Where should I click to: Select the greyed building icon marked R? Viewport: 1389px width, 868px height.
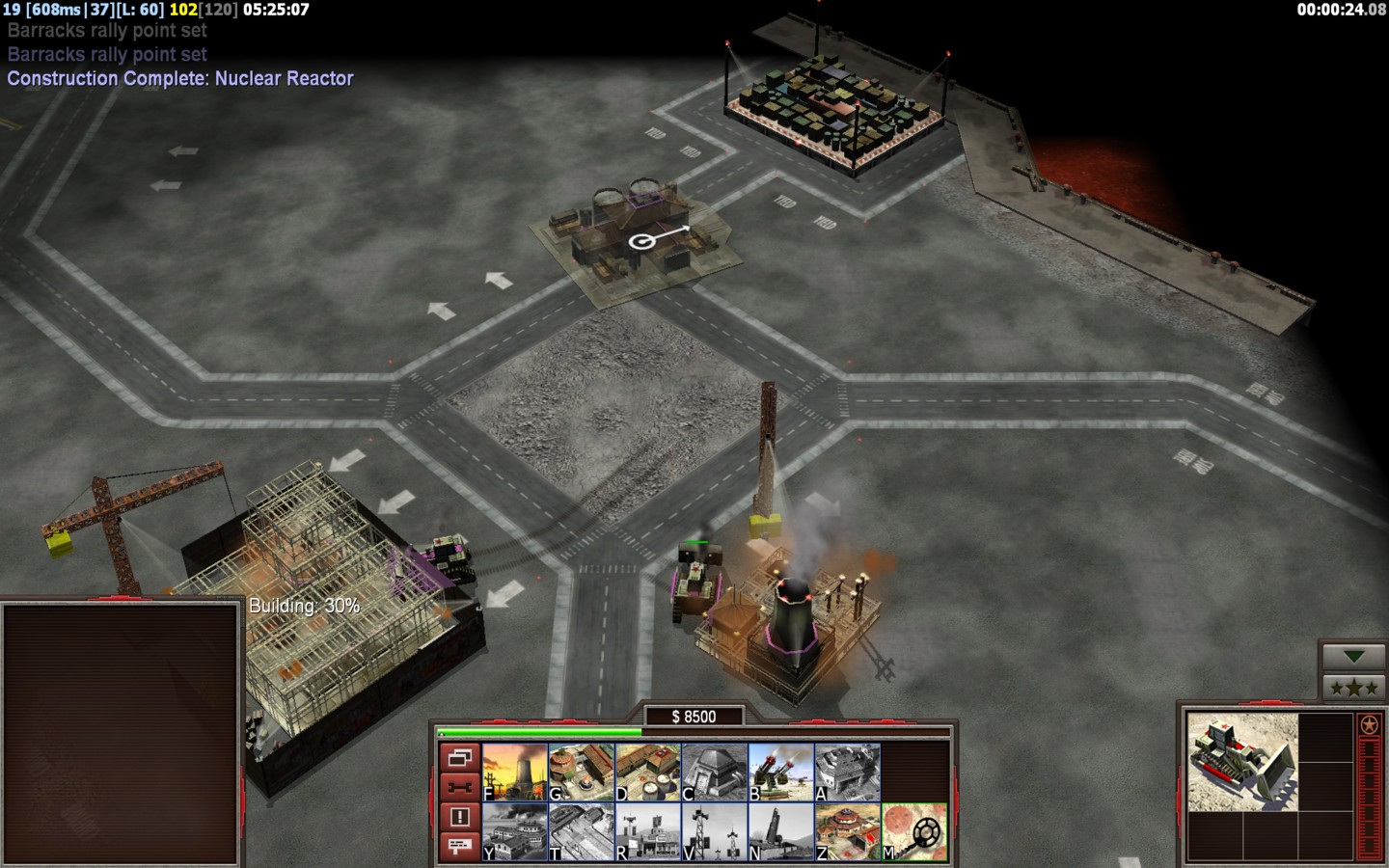click(647, 831)
